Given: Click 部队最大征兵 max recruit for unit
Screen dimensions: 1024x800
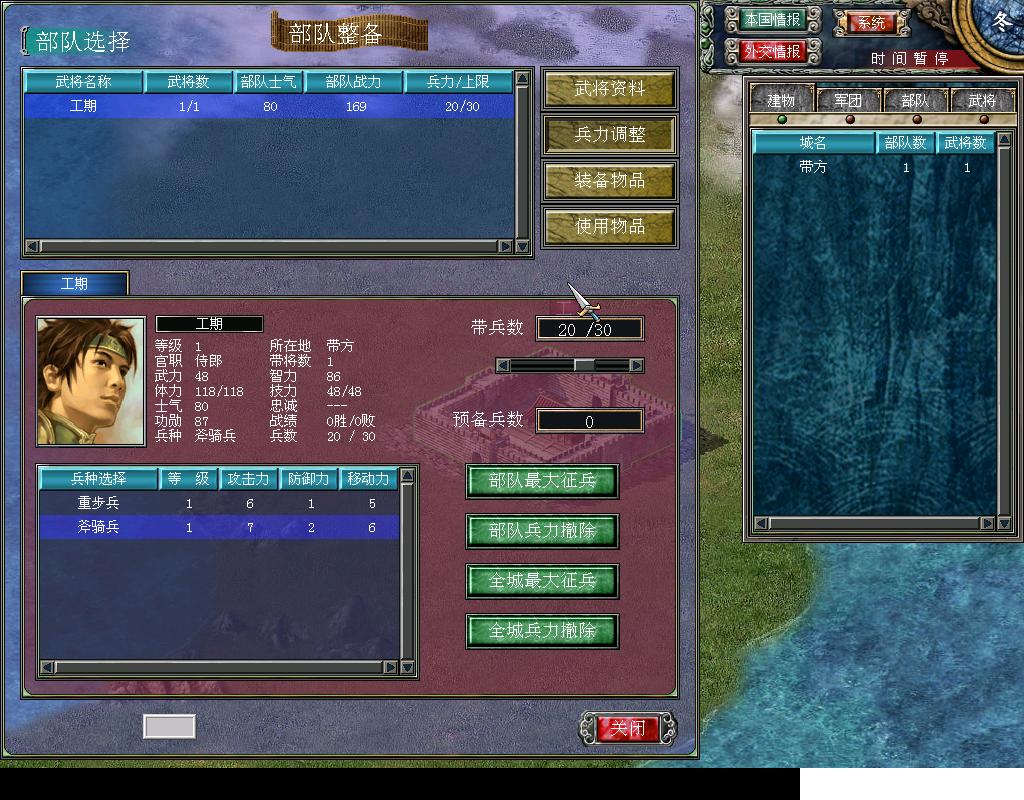Looking at the screenshot, I should [x=542, y=481].
